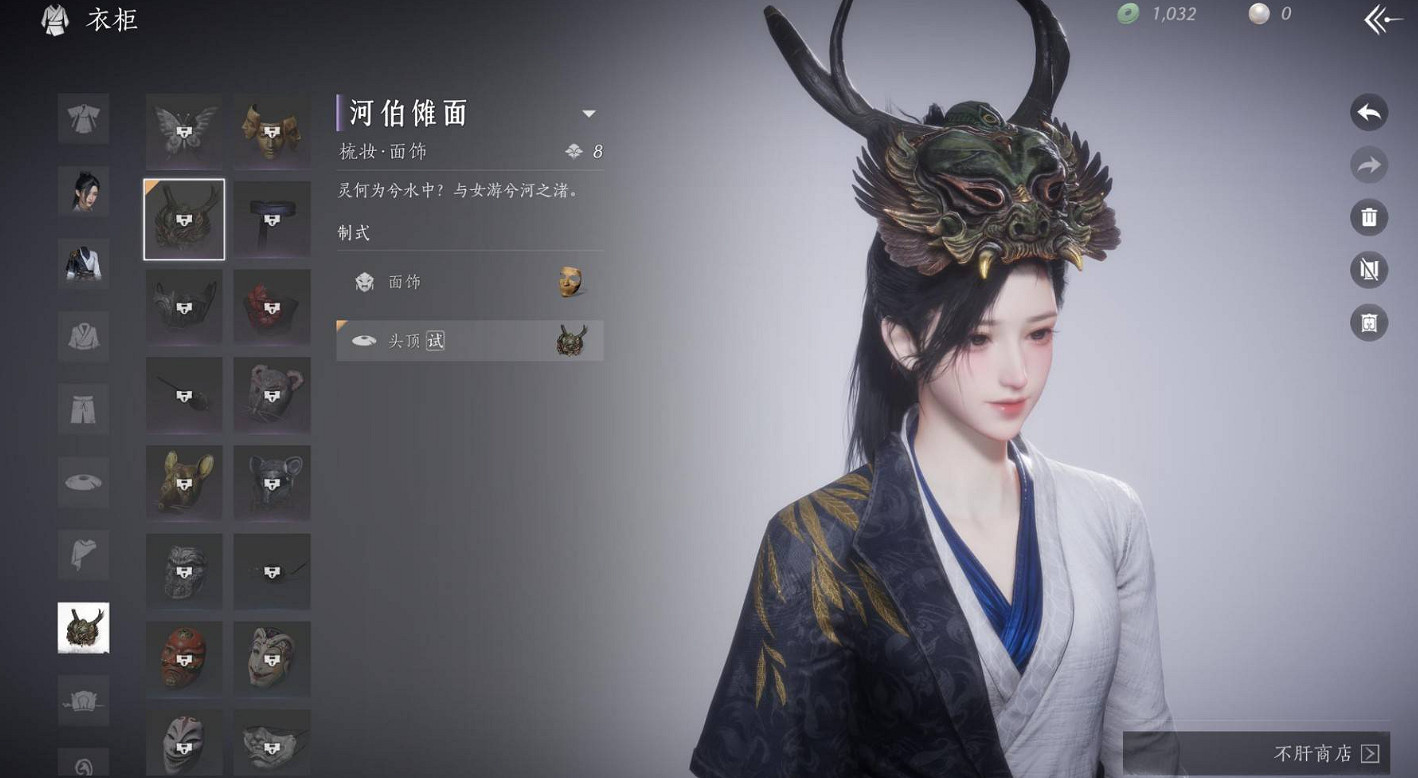Click the undo arrow on the right panel

(1369, 112)
